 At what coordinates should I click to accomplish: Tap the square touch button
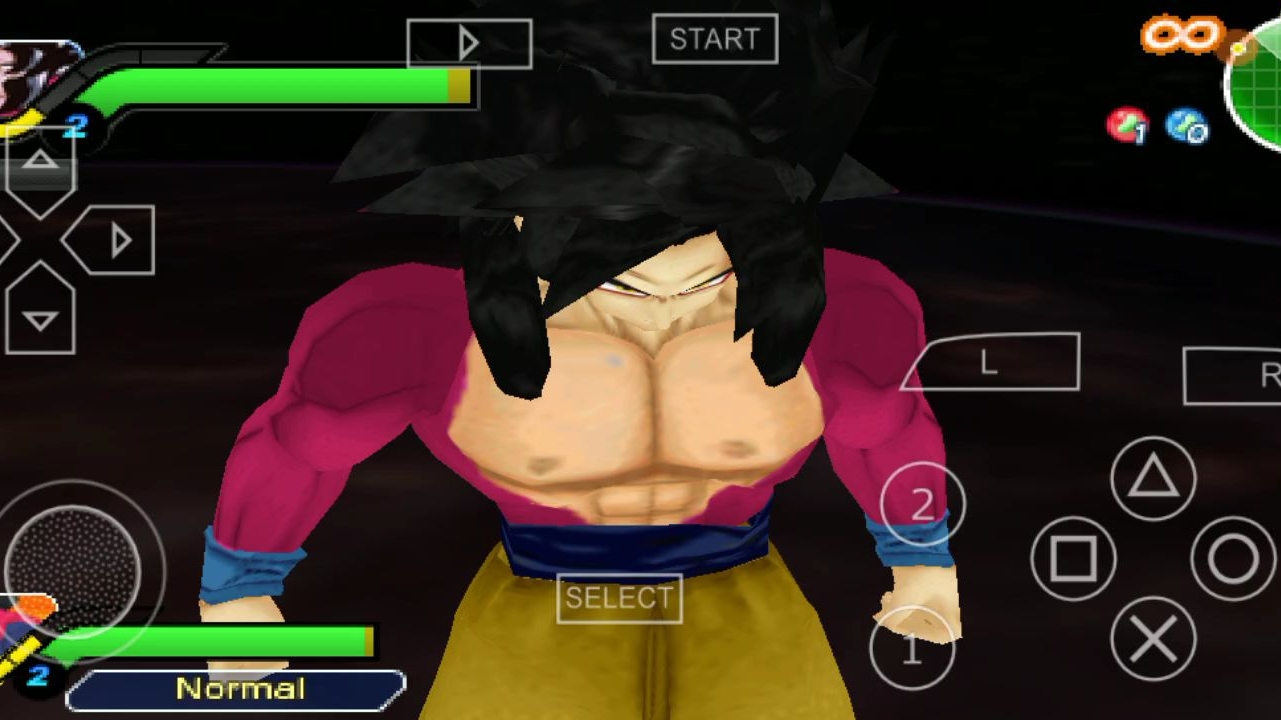click(1073, 559)
